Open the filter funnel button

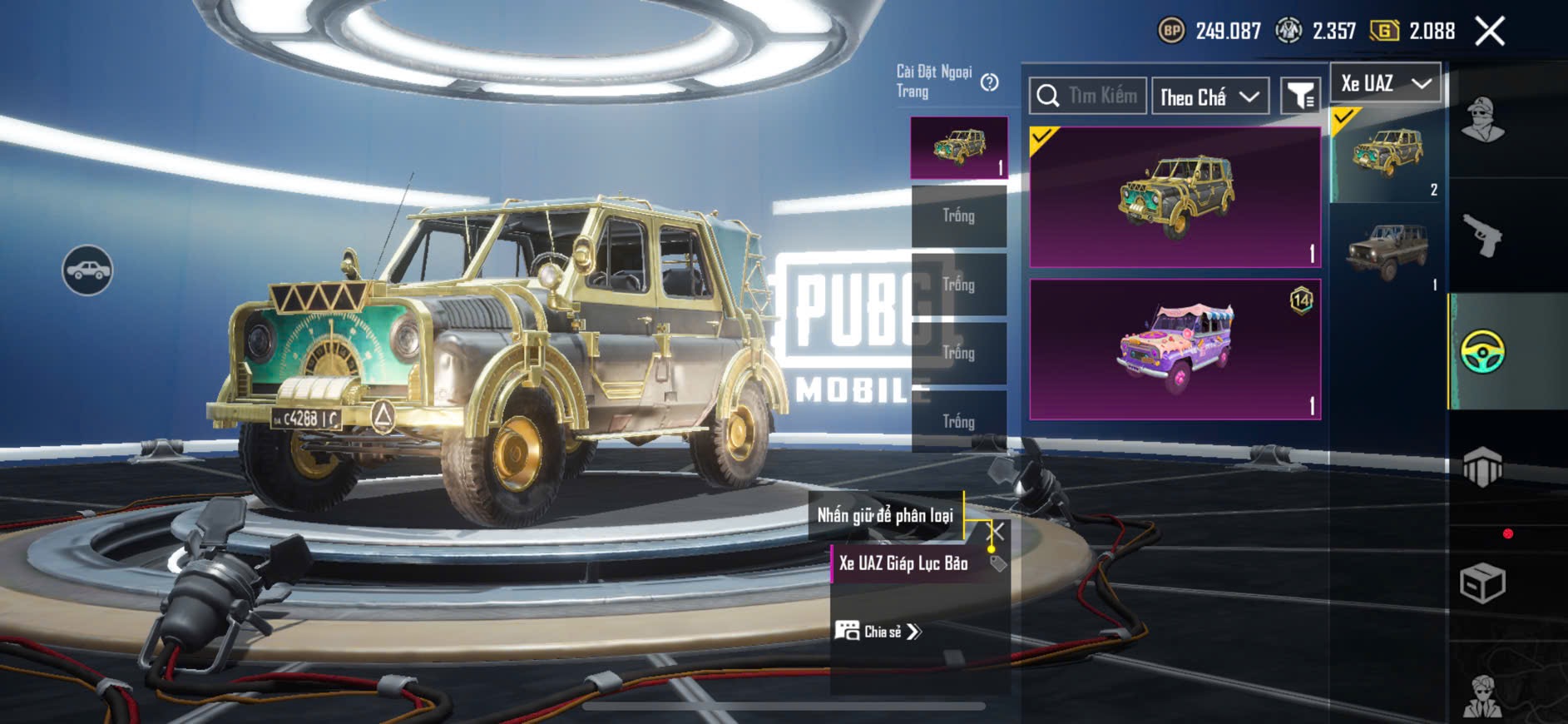(1299, 97)
